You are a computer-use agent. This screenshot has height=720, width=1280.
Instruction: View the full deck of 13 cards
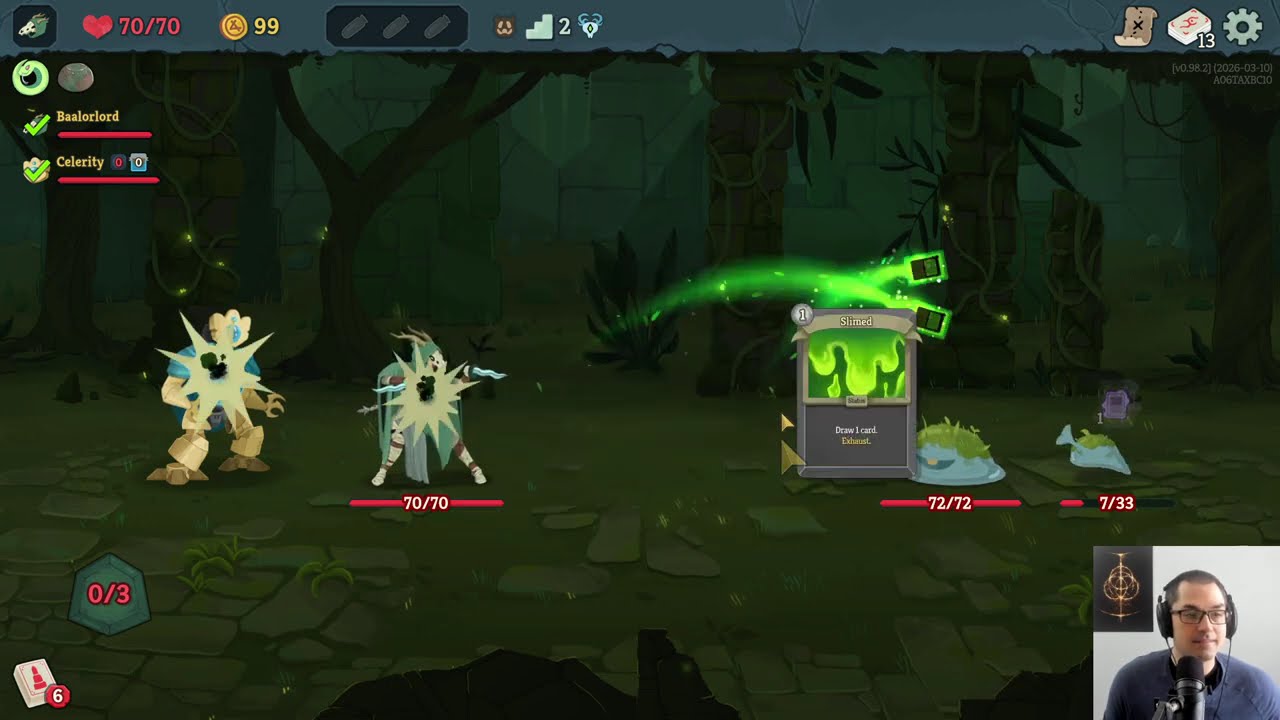pos(1190,27)
